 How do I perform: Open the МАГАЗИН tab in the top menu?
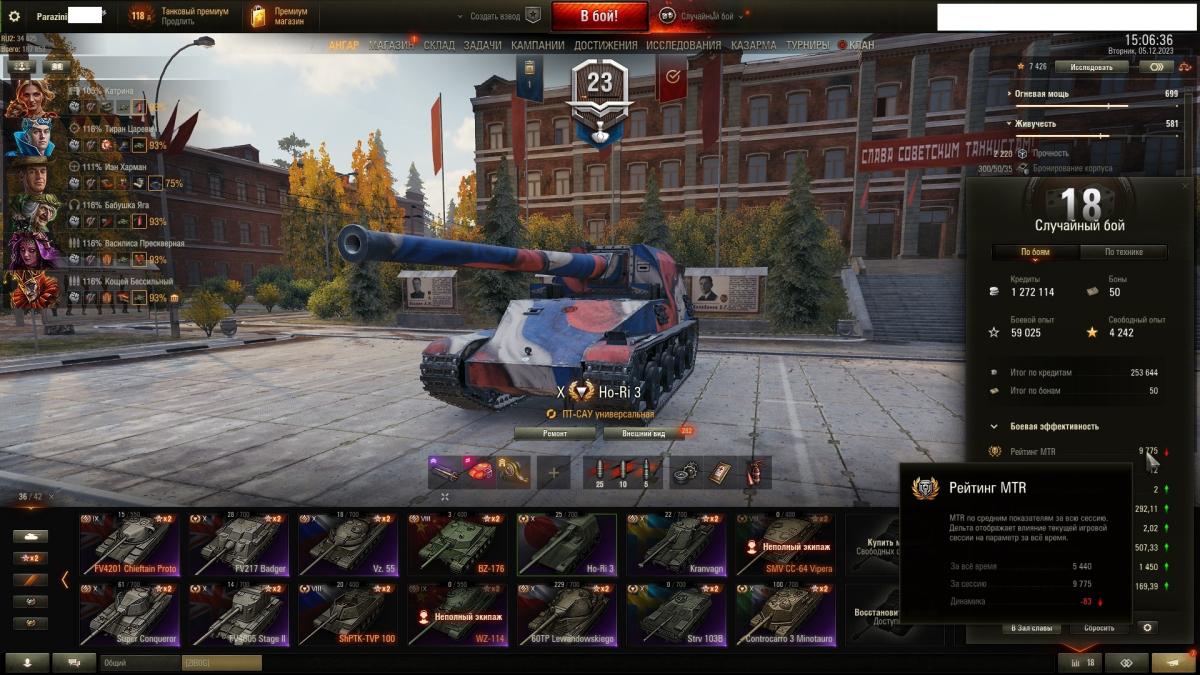(391, 45)
